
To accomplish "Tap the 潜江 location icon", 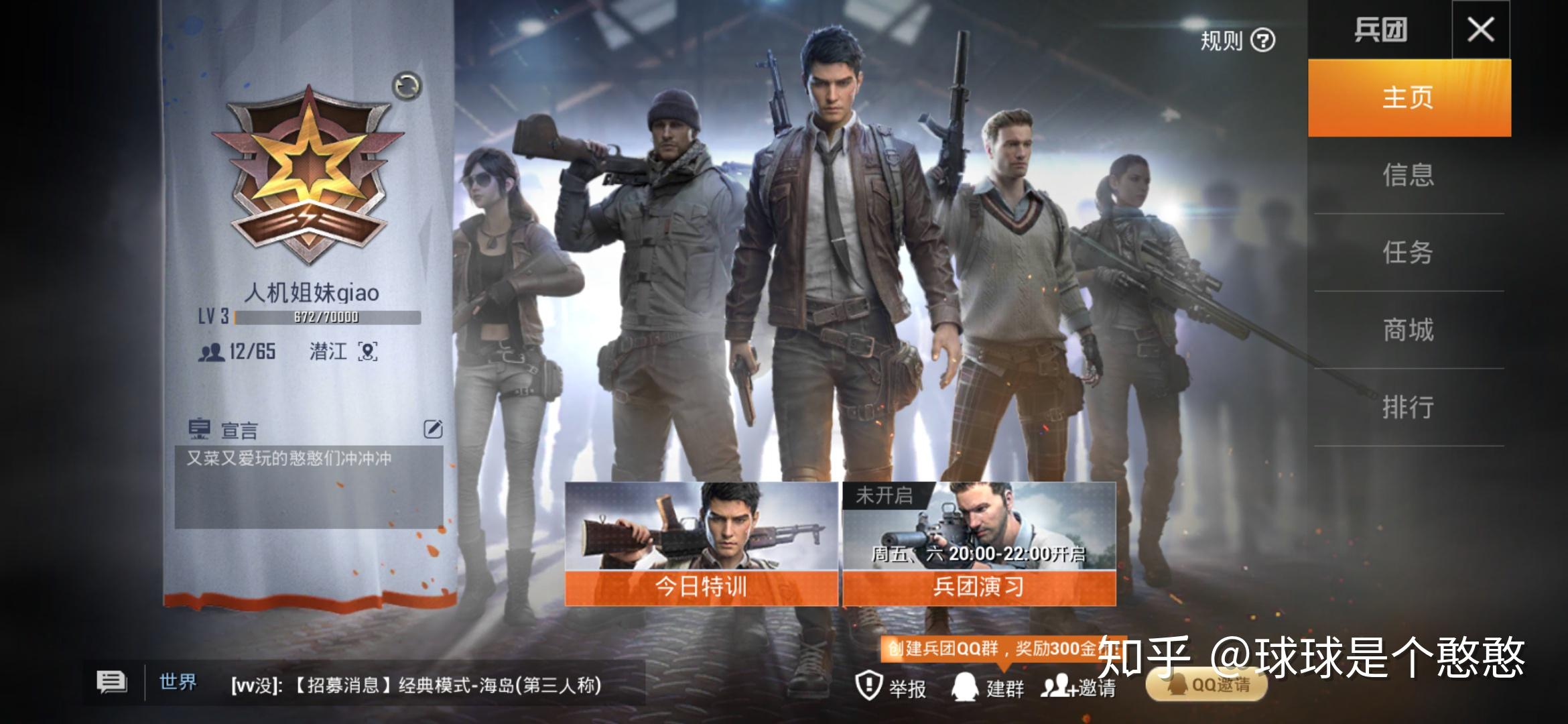I will point(368,351).
